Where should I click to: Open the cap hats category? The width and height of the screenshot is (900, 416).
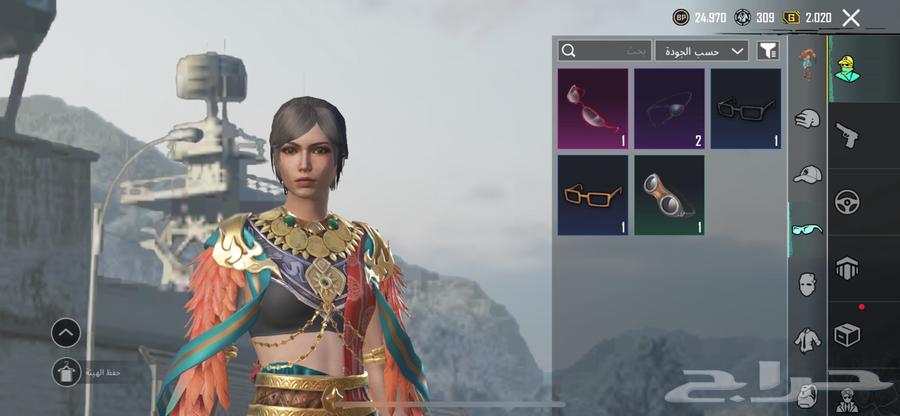pos(807,175)
